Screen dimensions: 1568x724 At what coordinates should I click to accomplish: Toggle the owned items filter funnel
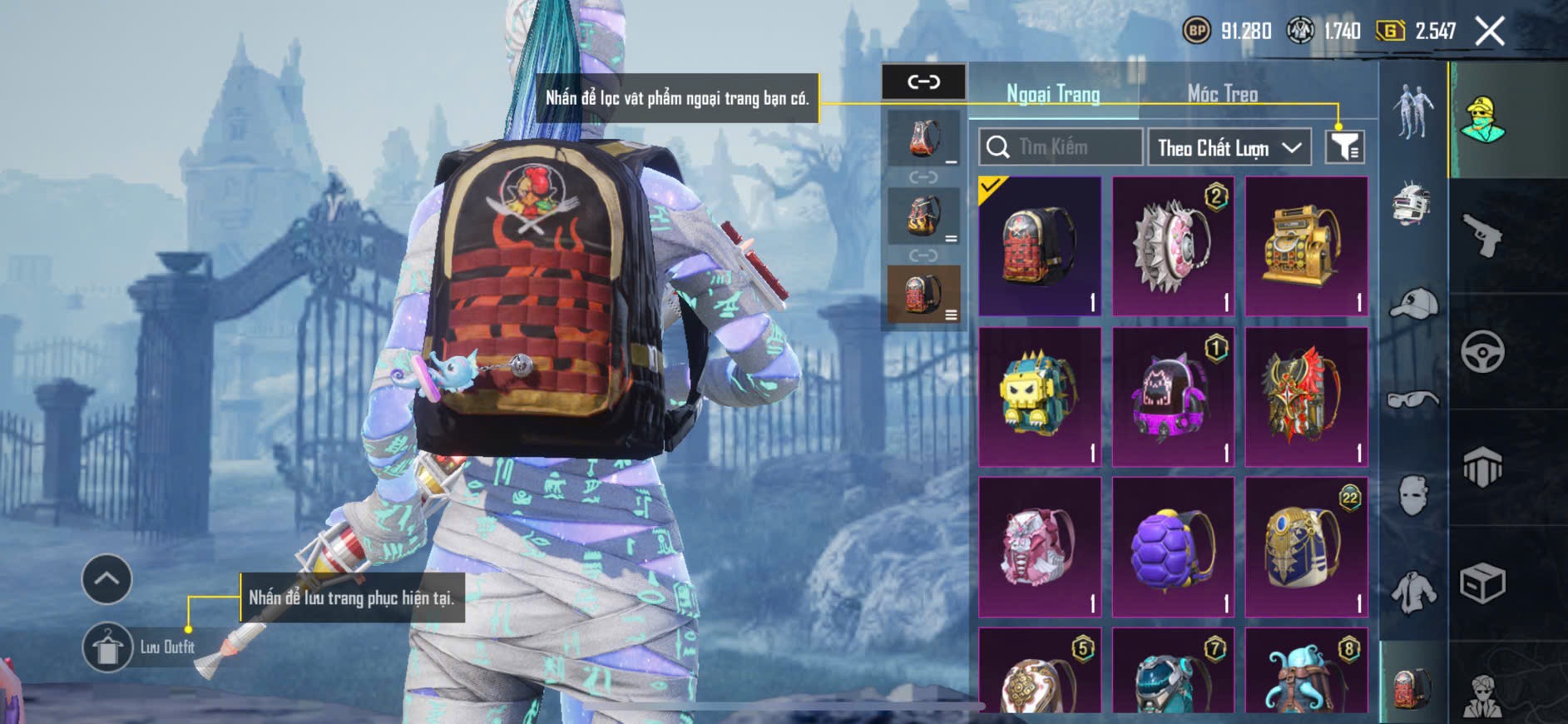(1344, 147)
